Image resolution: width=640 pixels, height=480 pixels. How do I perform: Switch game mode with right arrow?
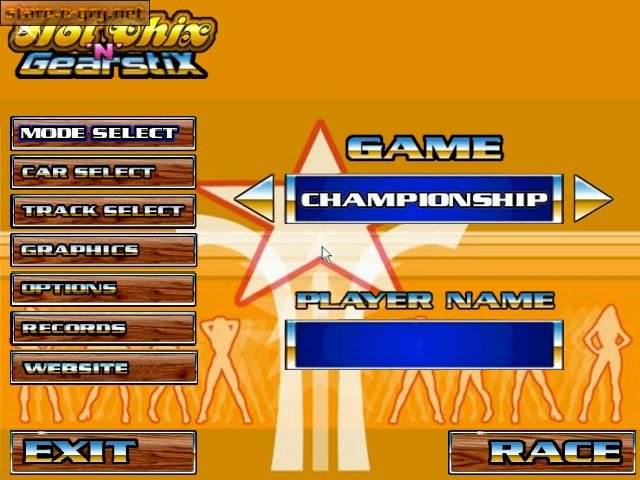(592, 198)
